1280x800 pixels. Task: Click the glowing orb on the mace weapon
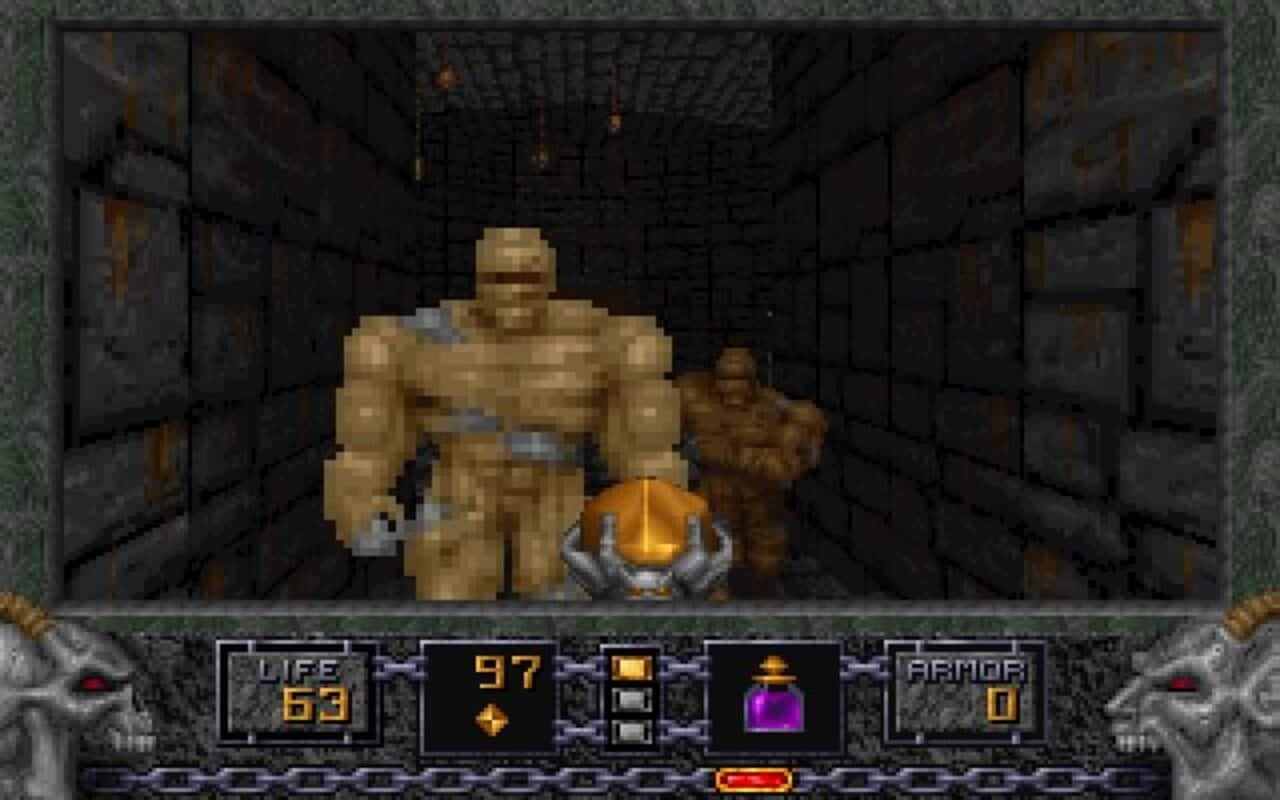pyautogui.click(x=645, y=520)
